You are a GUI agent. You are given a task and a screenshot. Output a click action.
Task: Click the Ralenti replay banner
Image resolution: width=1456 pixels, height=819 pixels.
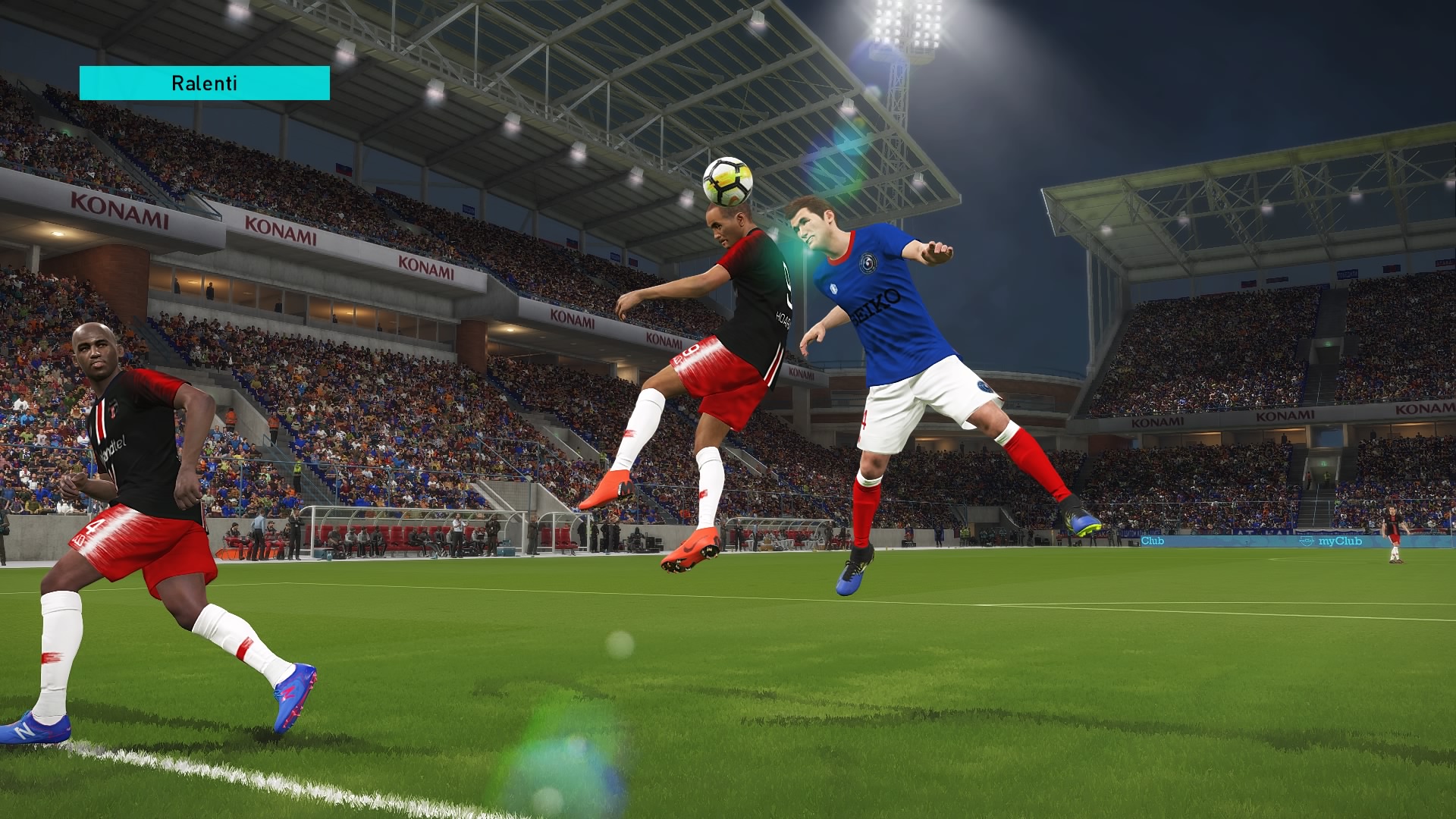coord(204,83)
